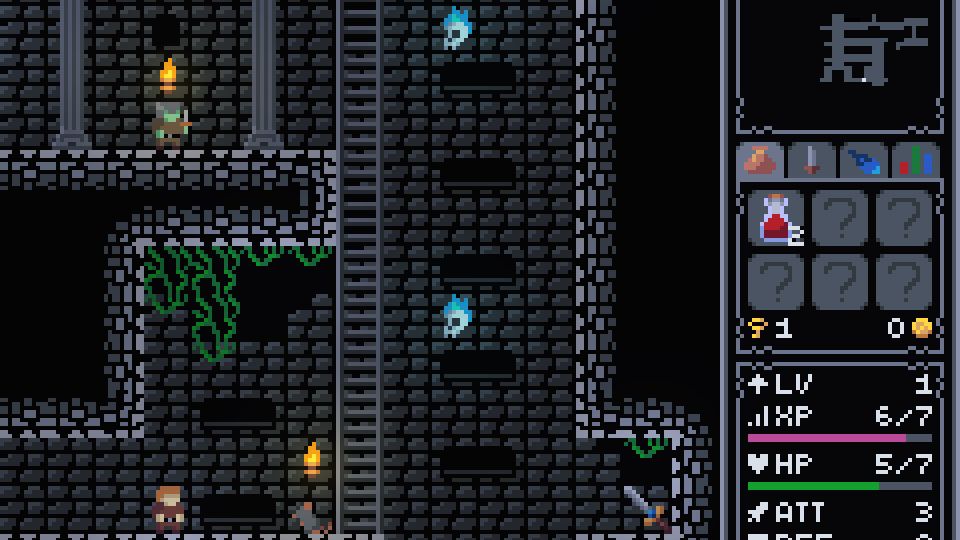Switch to the sword equipment tab
This screenshot has width=960, height=540.
click(x=812, y=161)
